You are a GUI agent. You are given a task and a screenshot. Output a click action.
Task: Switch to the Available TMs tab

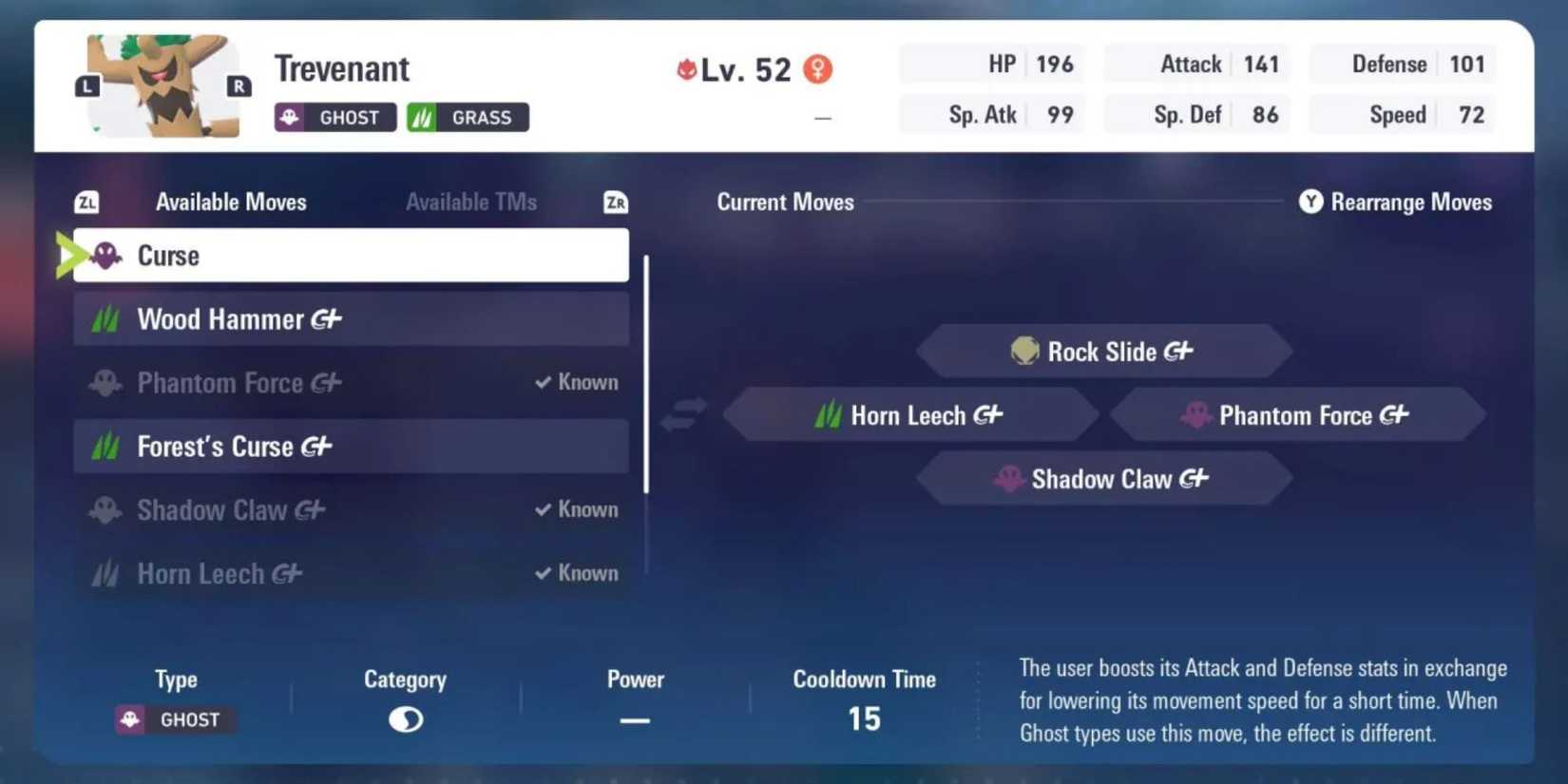(471, 201)
